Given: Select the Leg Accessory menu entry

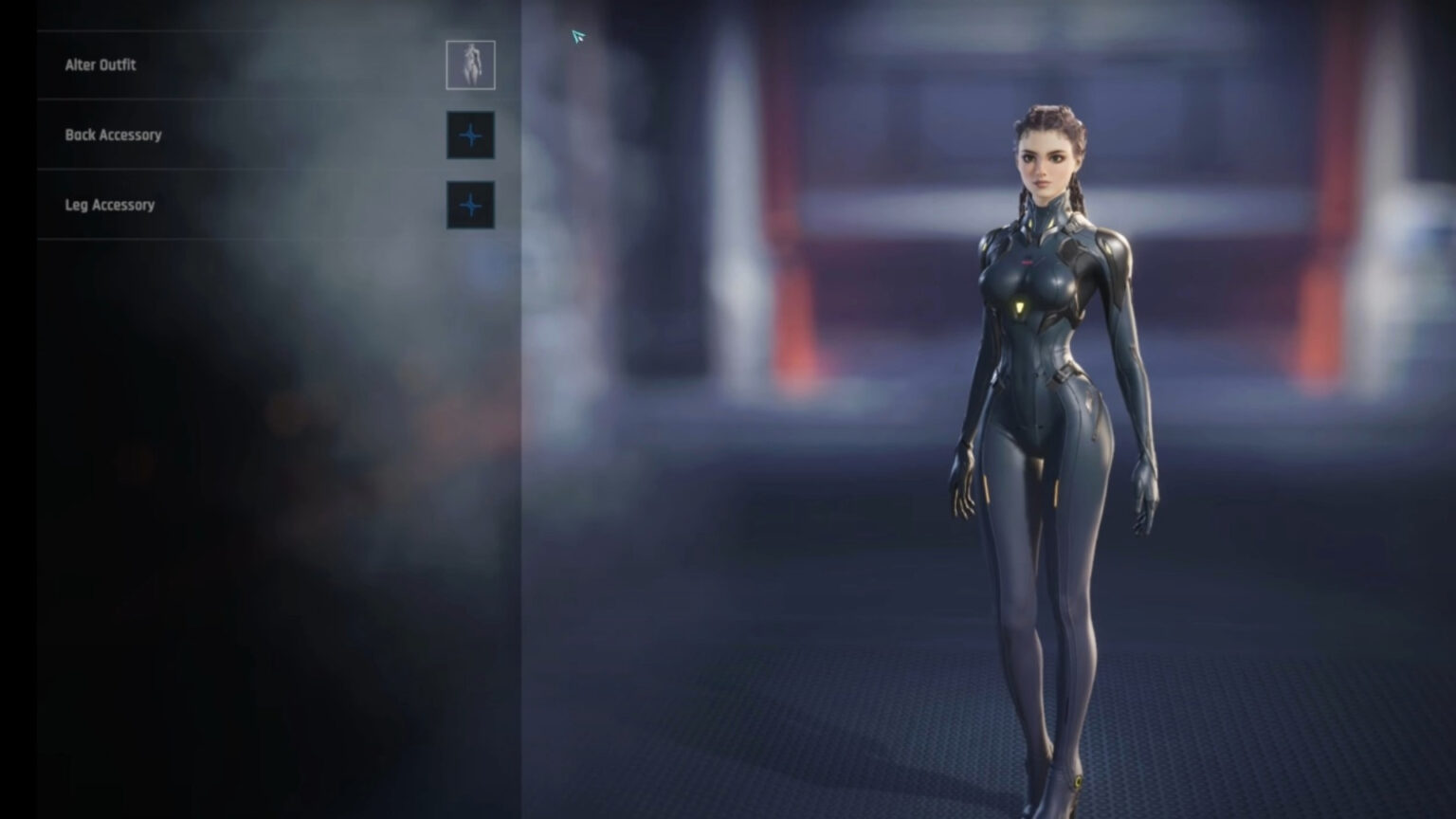Looking at the screenshot, I should click(110, 205).
